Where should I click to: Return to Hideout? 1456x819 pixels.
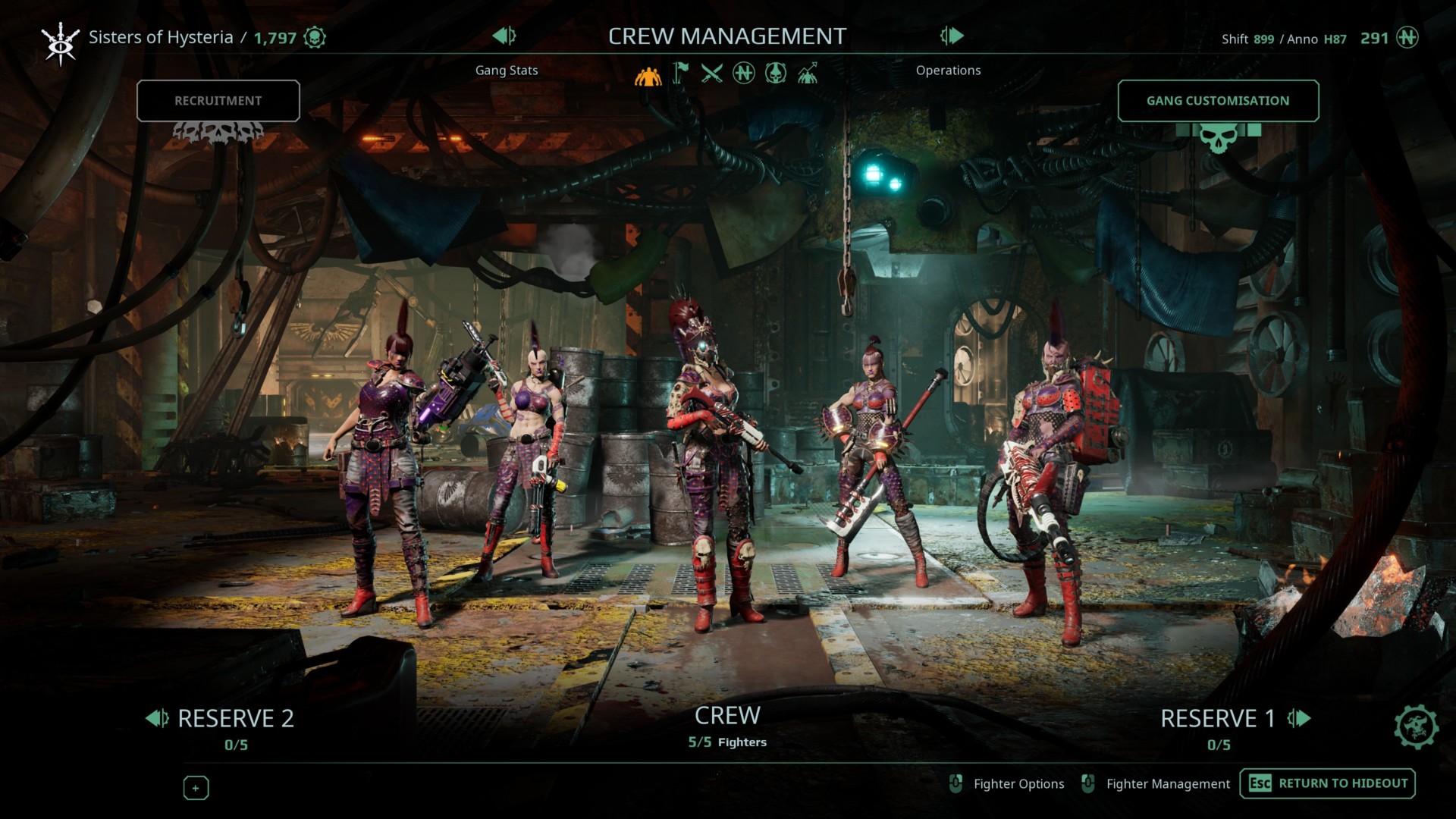tap(1327, 783)
